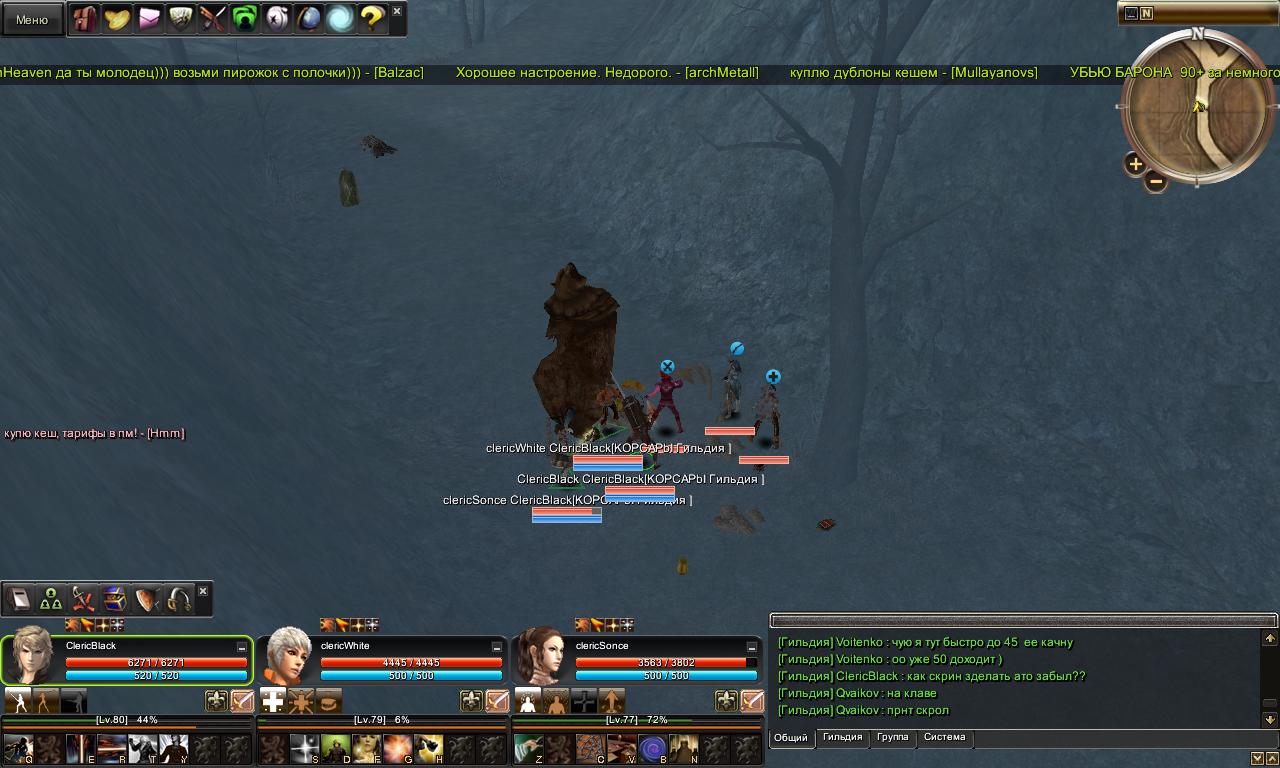
Task: Close the top icon toolbar
Action: click(397, 11)
